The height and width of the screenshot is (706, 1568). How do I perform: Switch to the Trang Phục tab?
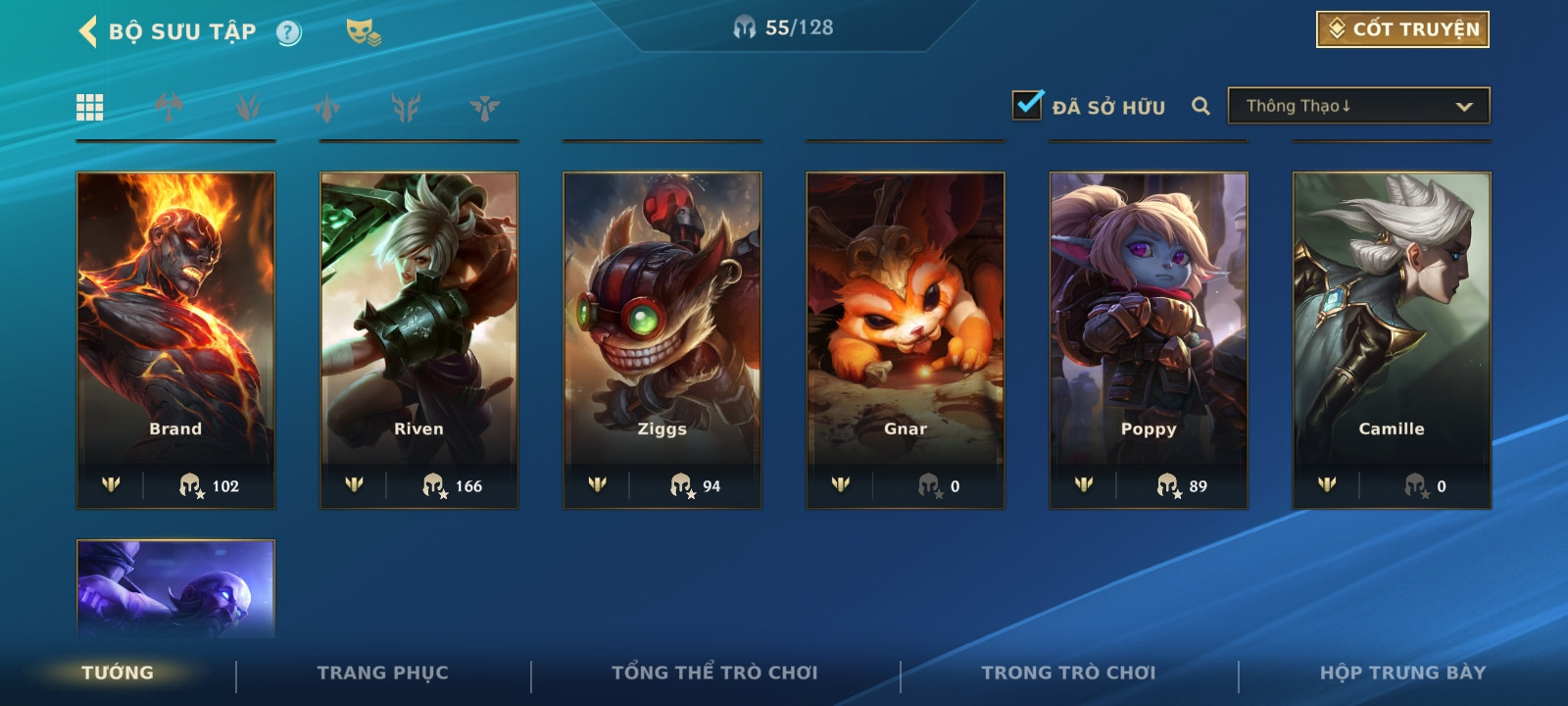(382, 673)
